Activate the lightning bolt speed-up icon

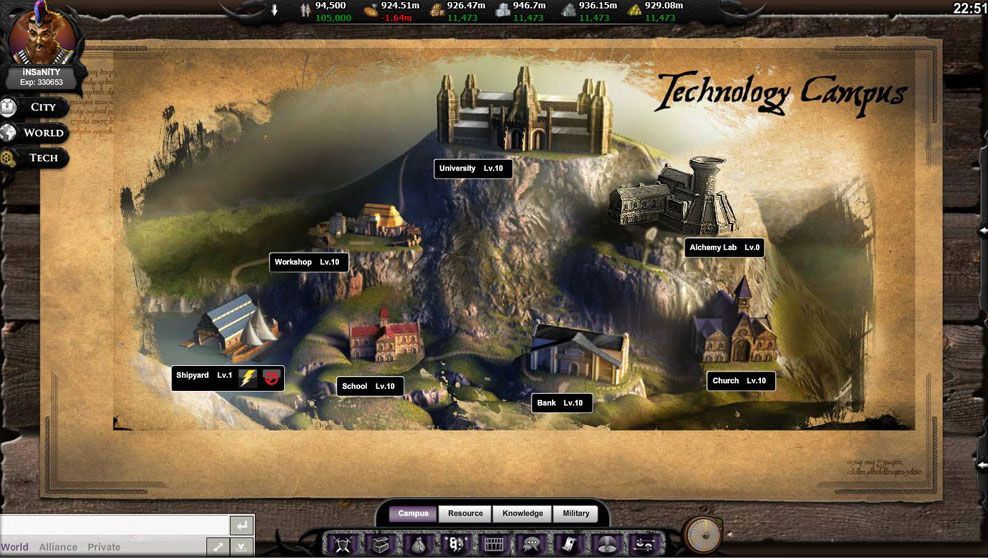coord(248,377)
